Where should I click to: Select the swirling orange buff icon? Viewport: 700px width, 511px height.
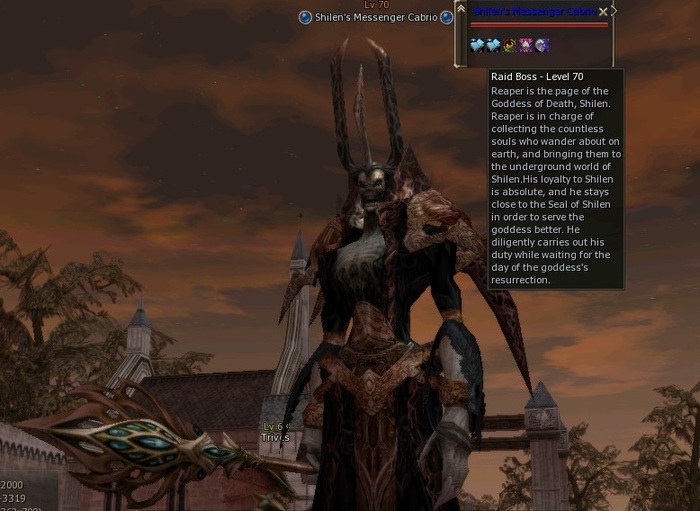(509, 45)
